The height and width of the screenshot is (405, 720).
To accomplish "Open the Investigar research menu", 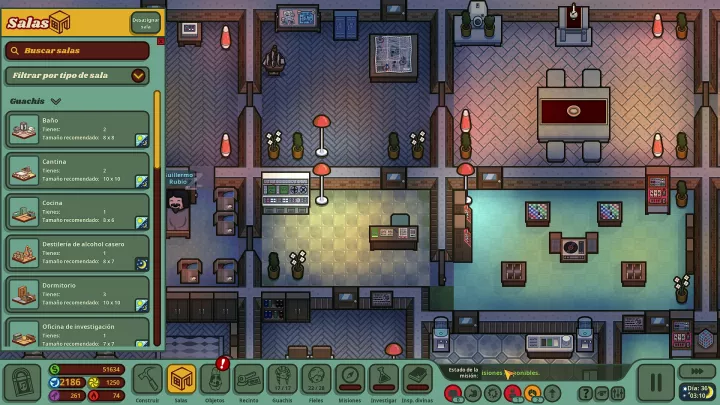I will point(383,381).
